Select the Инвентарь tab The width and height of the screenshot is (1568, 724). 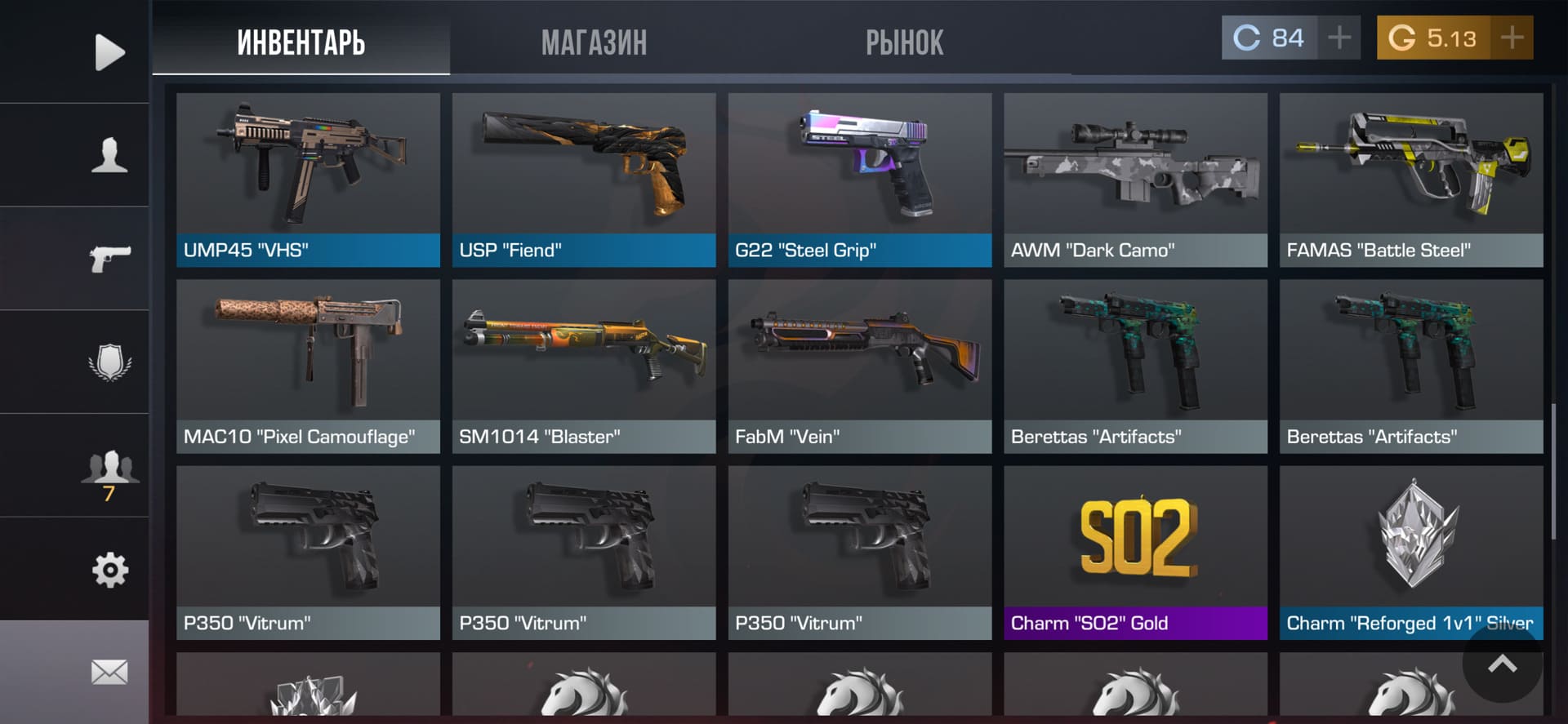click(301, 42)
